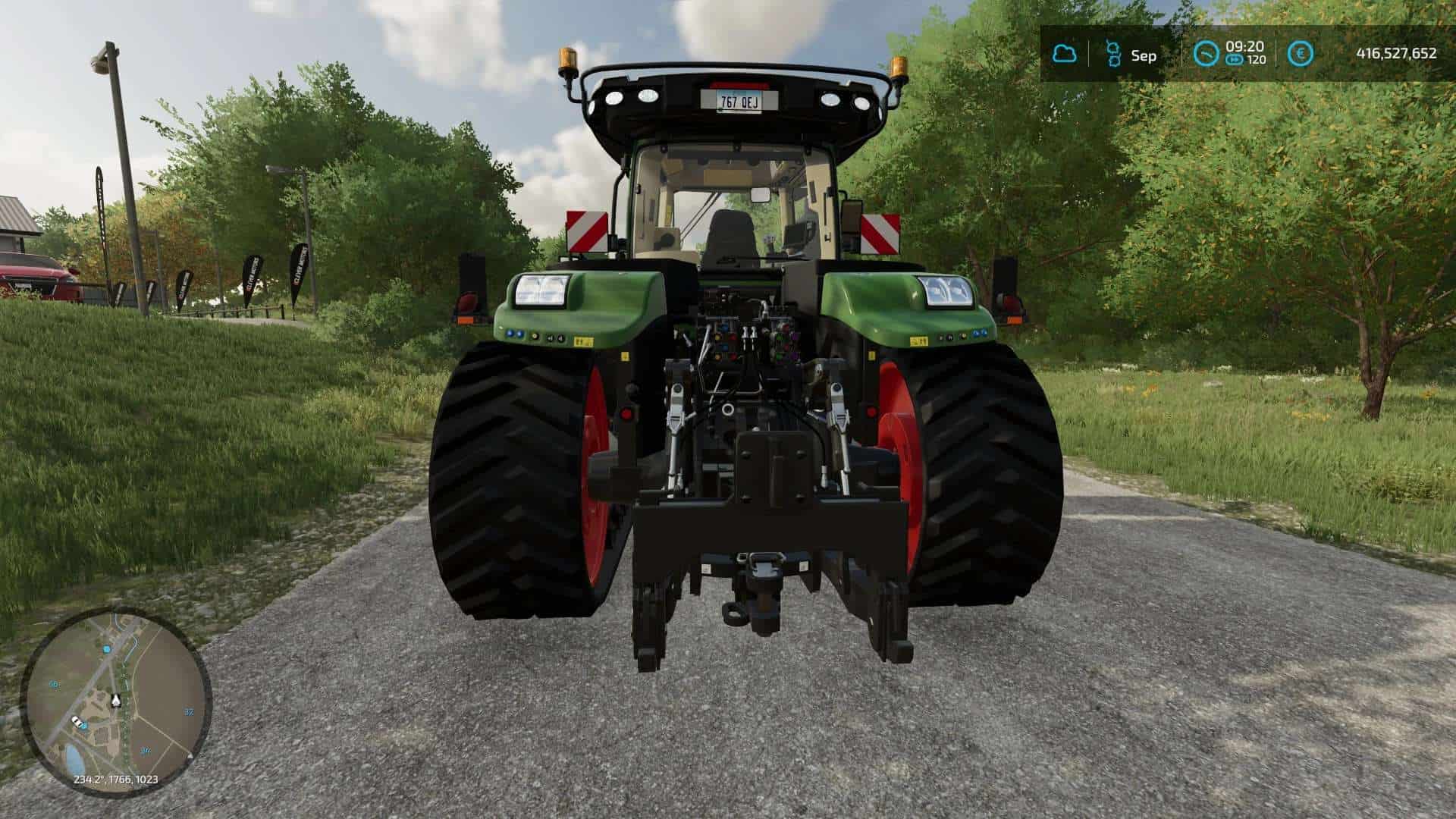
Task: Click the 767 QEJ license plate
Action: coord(739,99)
